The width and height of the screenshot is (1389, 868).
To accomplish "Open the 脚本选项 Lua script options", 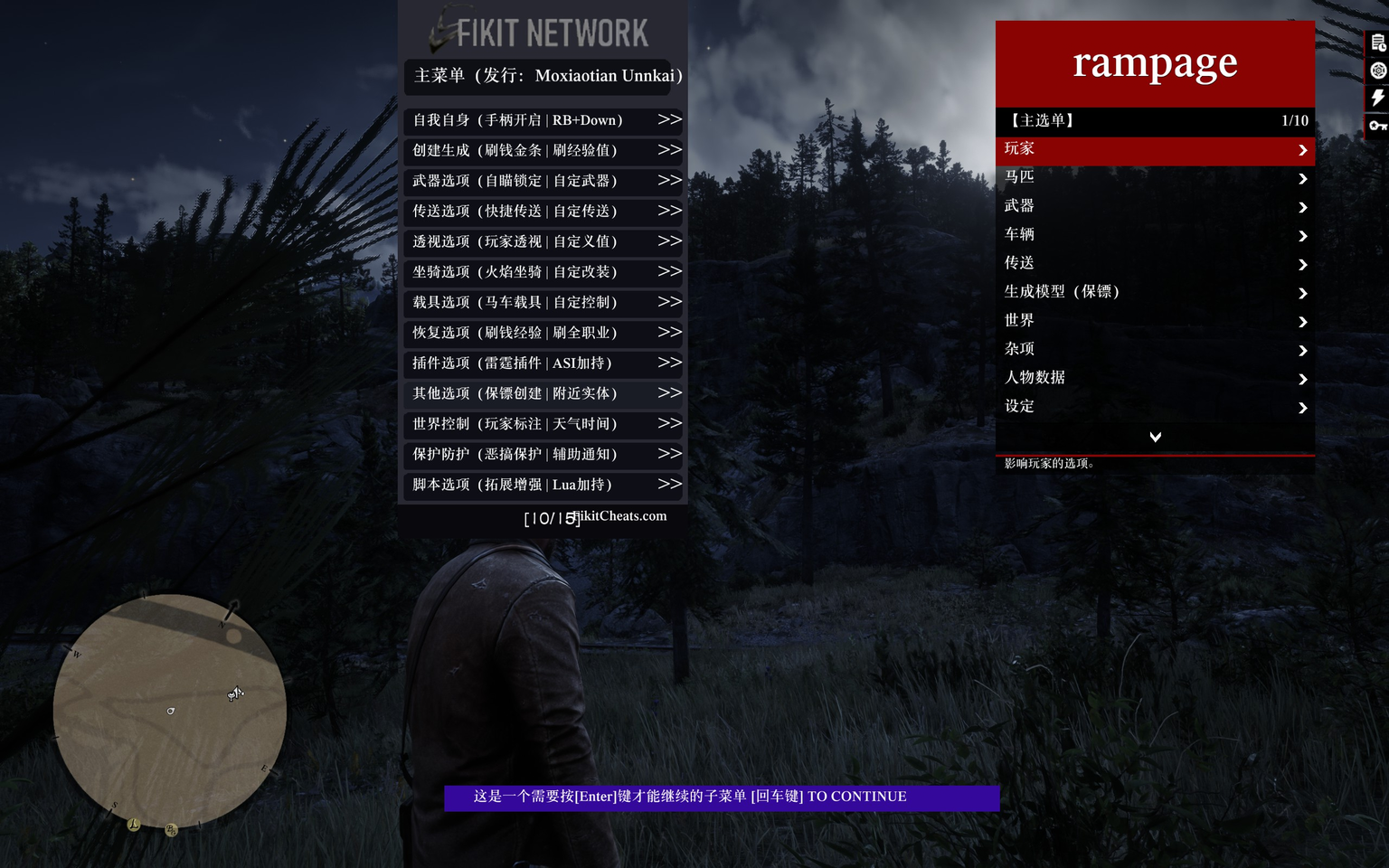I will click(x=543, y=485).
